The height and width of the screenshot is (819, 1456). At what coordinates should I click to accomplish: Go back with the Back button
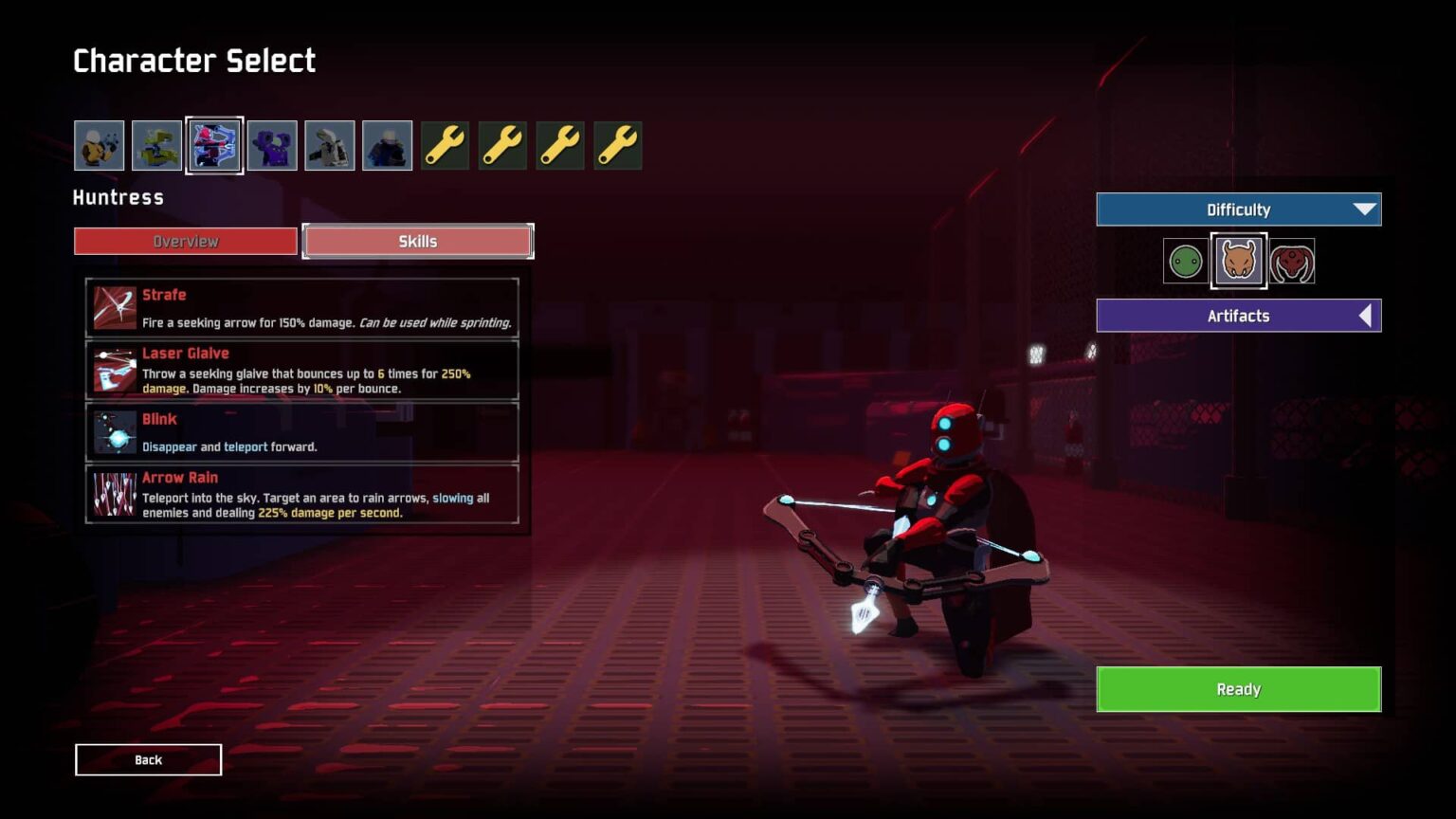point(149,759)
